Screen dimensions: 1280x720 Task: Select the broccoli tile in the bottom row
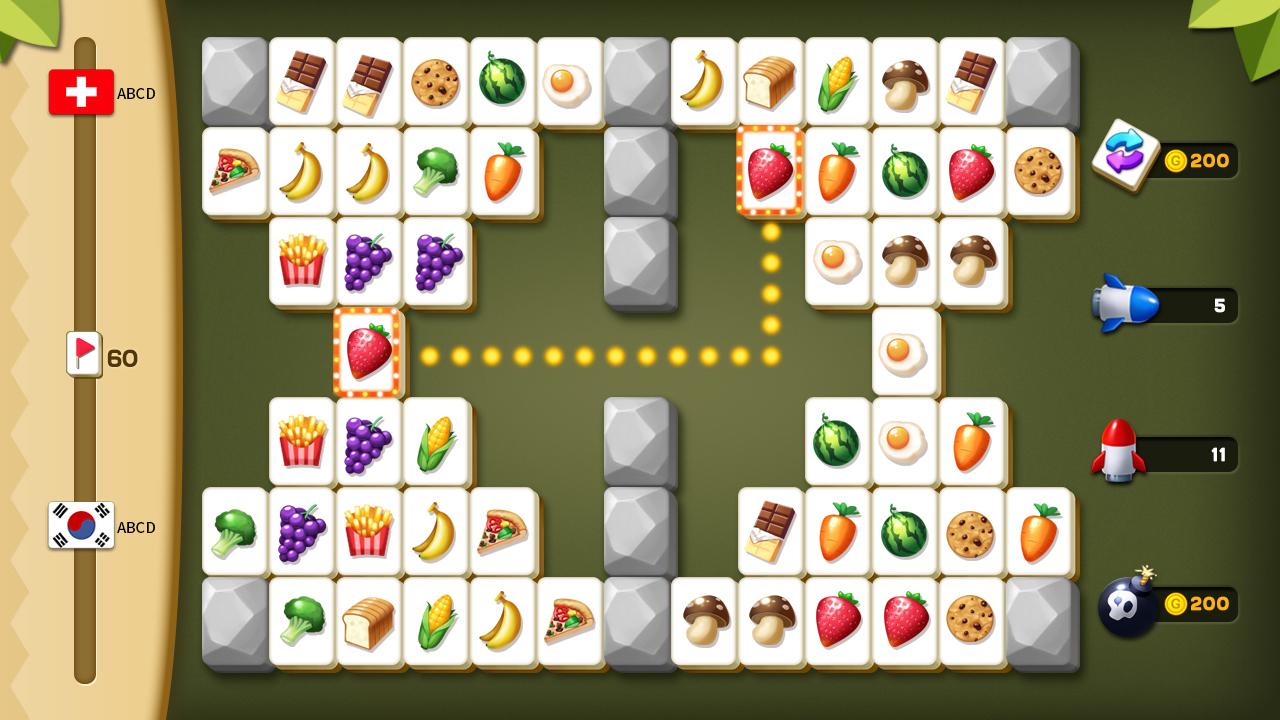302,622
